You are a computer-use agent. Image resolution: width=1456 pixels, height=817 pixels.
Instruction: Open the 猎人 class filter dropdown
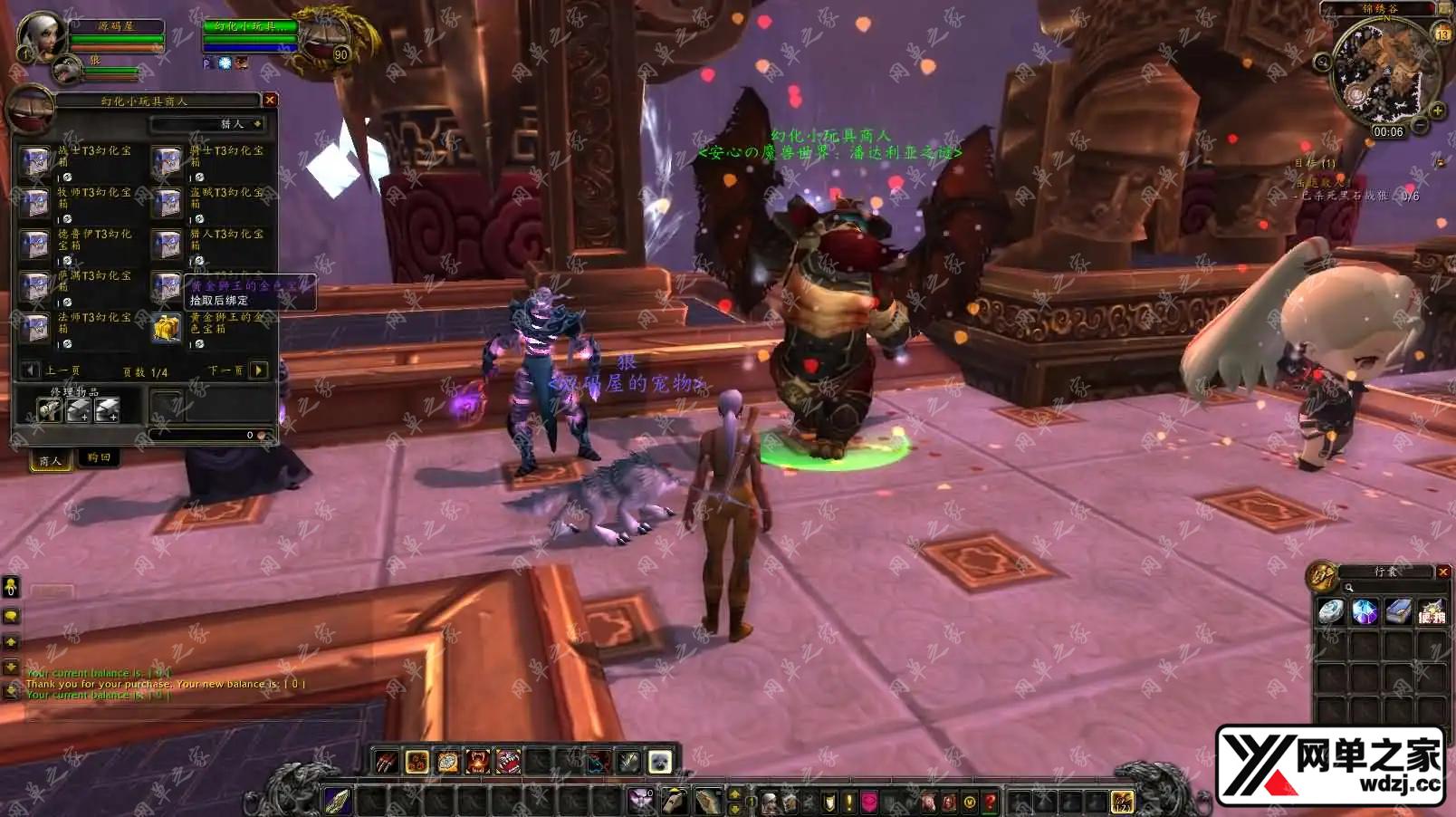pos(257,124)
